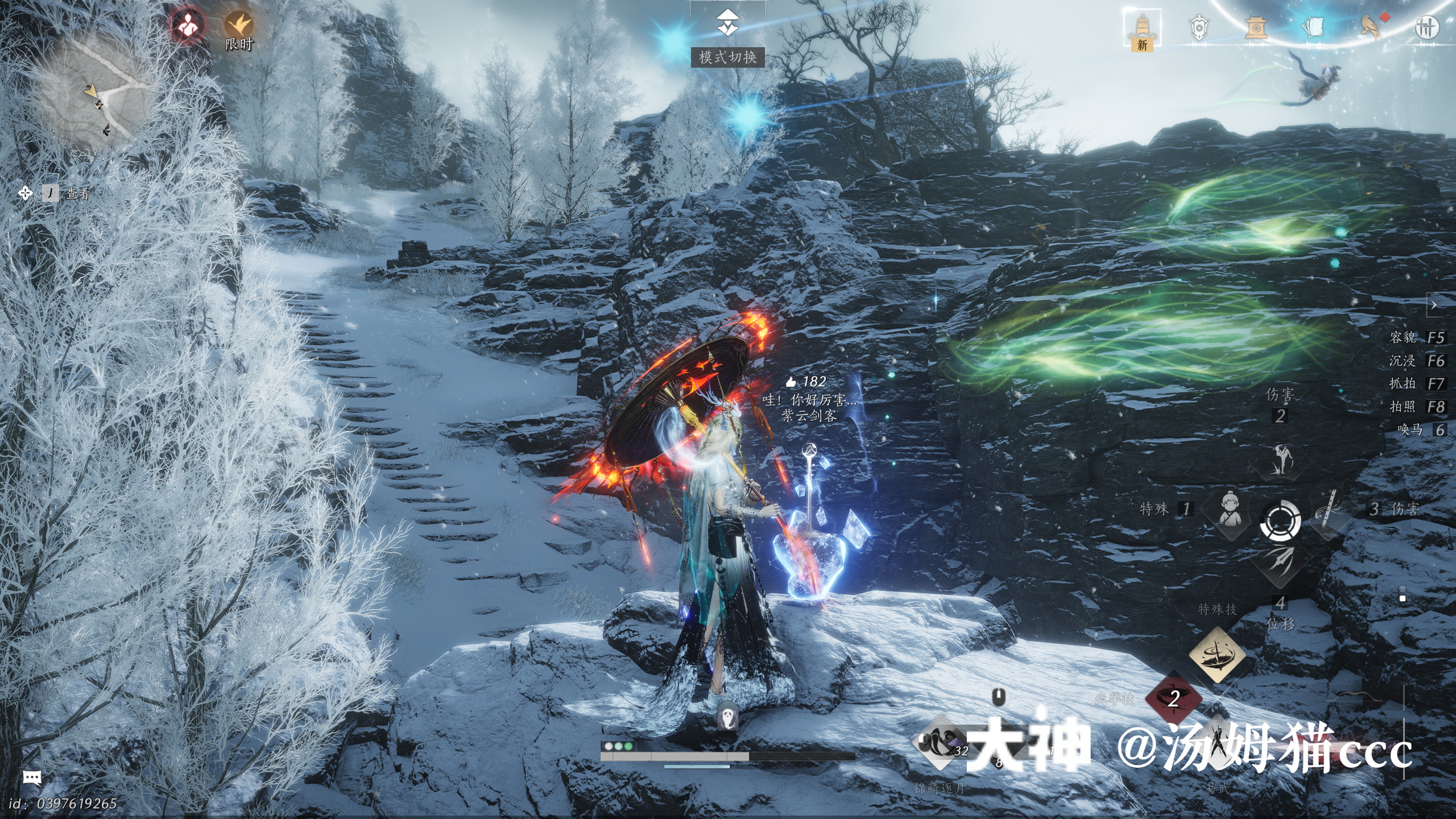Image resolution: width=1456 pixels, height=819 pixels.
Task: Open the stacked paper cards icon
Action: tap(1313, 27)
